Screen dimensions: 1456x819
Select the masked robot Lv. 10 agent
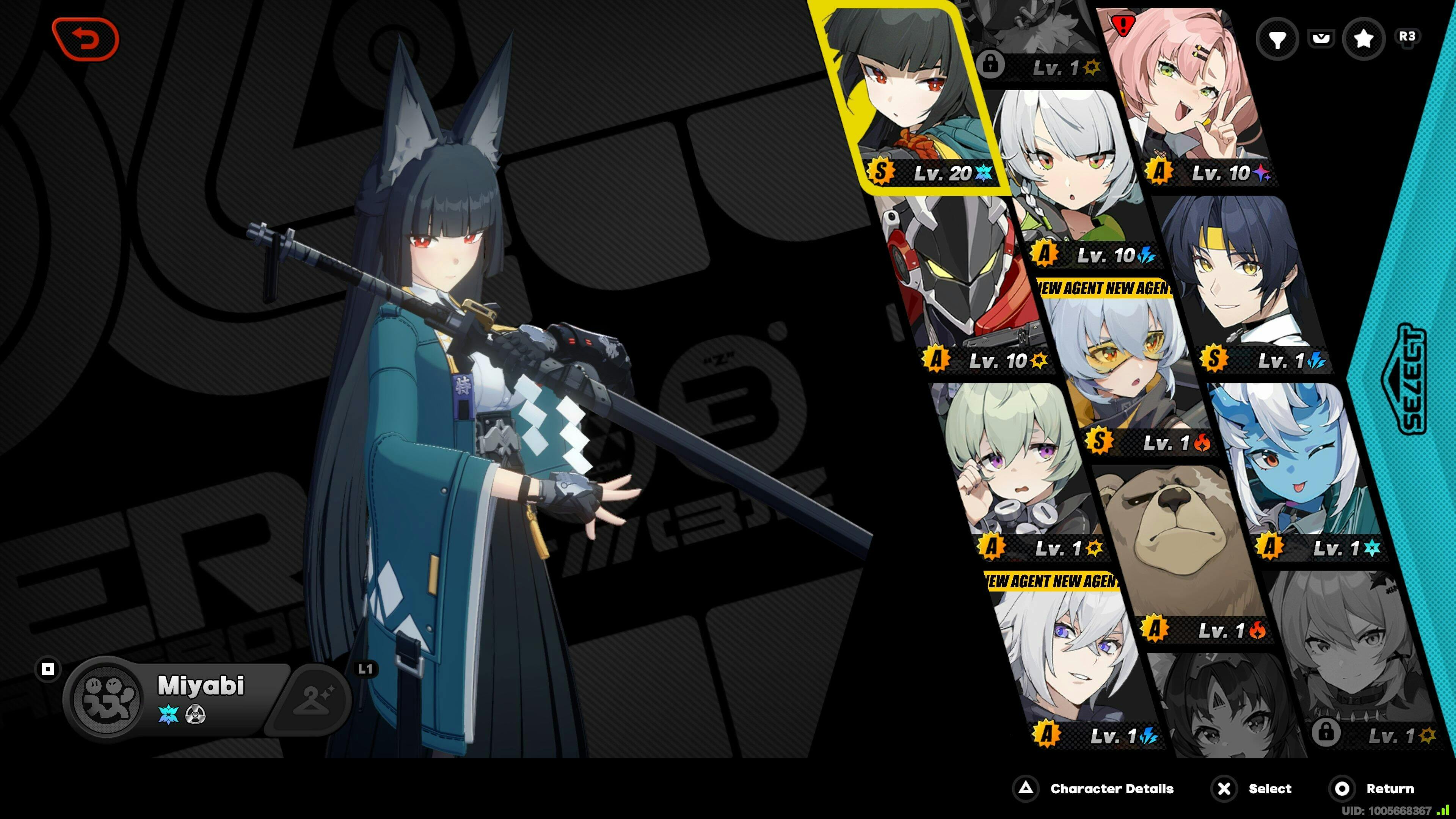tap(961, 282)
